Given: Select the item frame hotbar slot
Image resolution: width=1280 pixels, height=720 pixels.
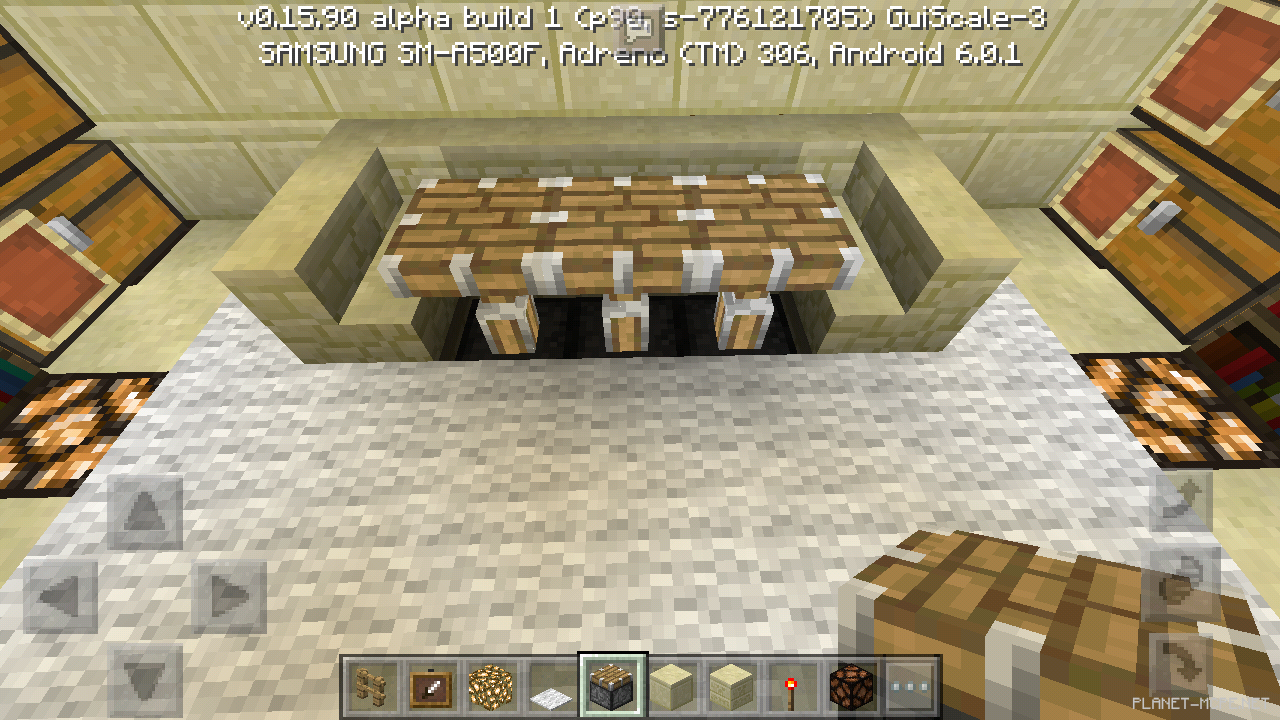Looking at the screenshot, I should [x=432, y=687].
